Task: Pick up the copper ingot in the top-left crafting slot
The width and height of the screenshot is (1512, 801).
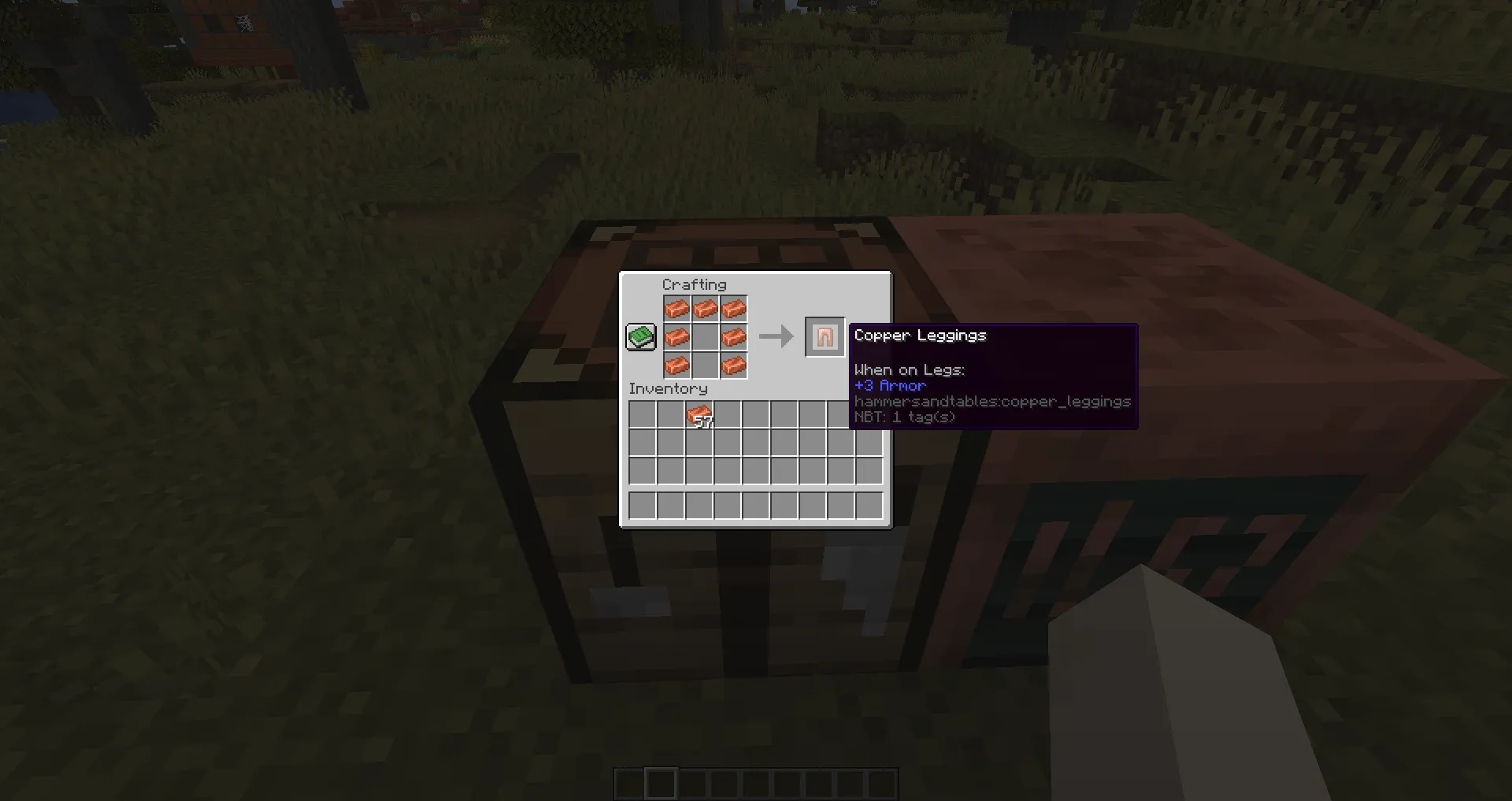Action: click(x=677, y=309)
